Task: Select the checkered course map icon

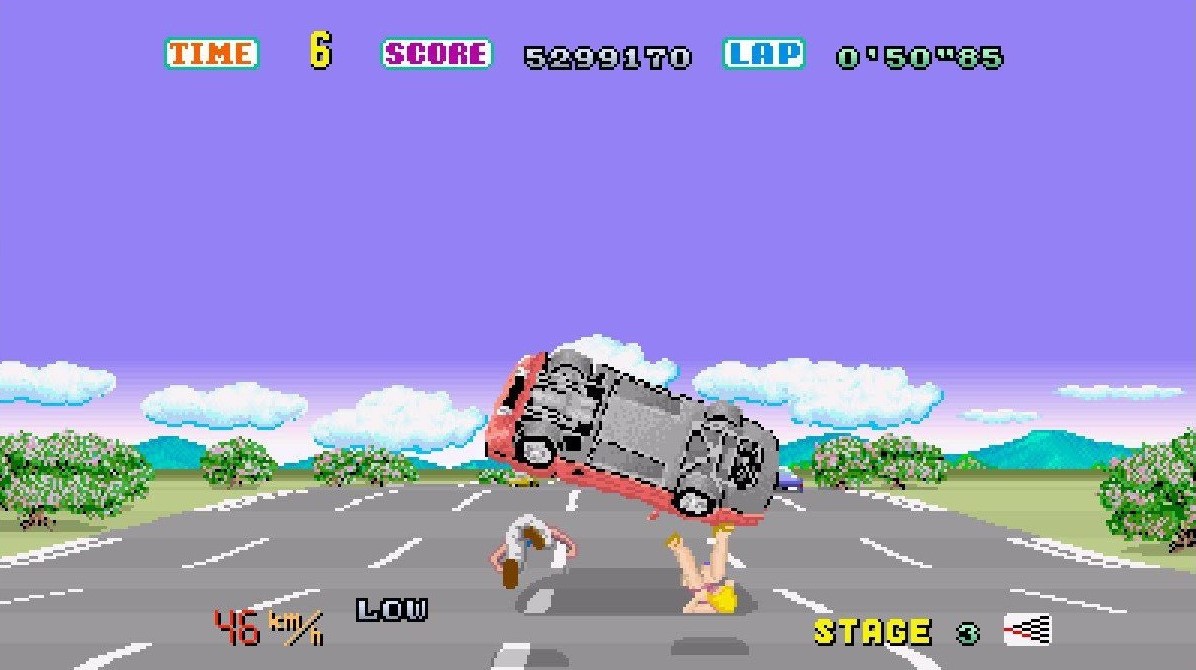Action: coord(1027,630)
